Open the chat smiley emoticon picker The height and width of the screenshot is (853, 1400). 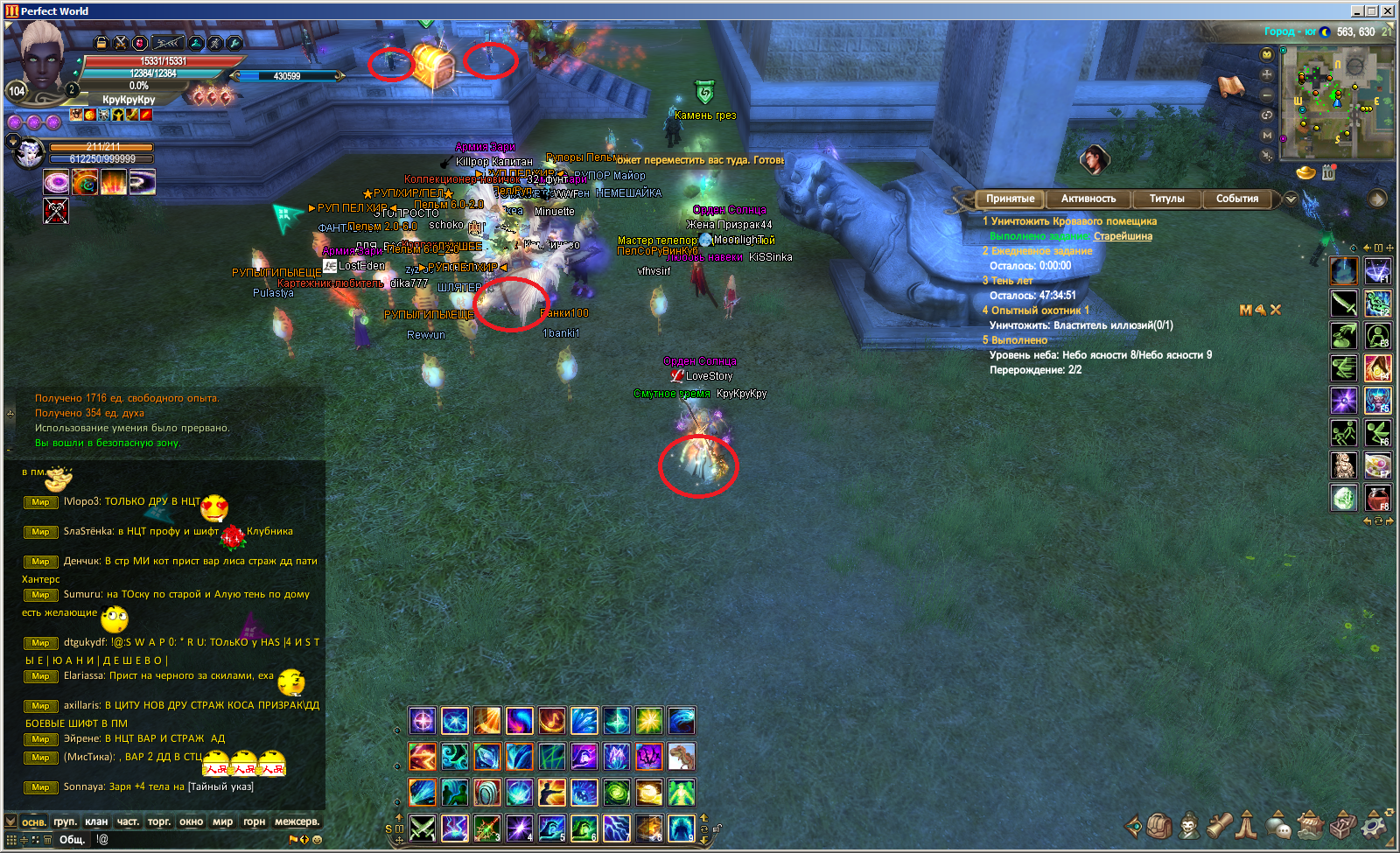317,840
